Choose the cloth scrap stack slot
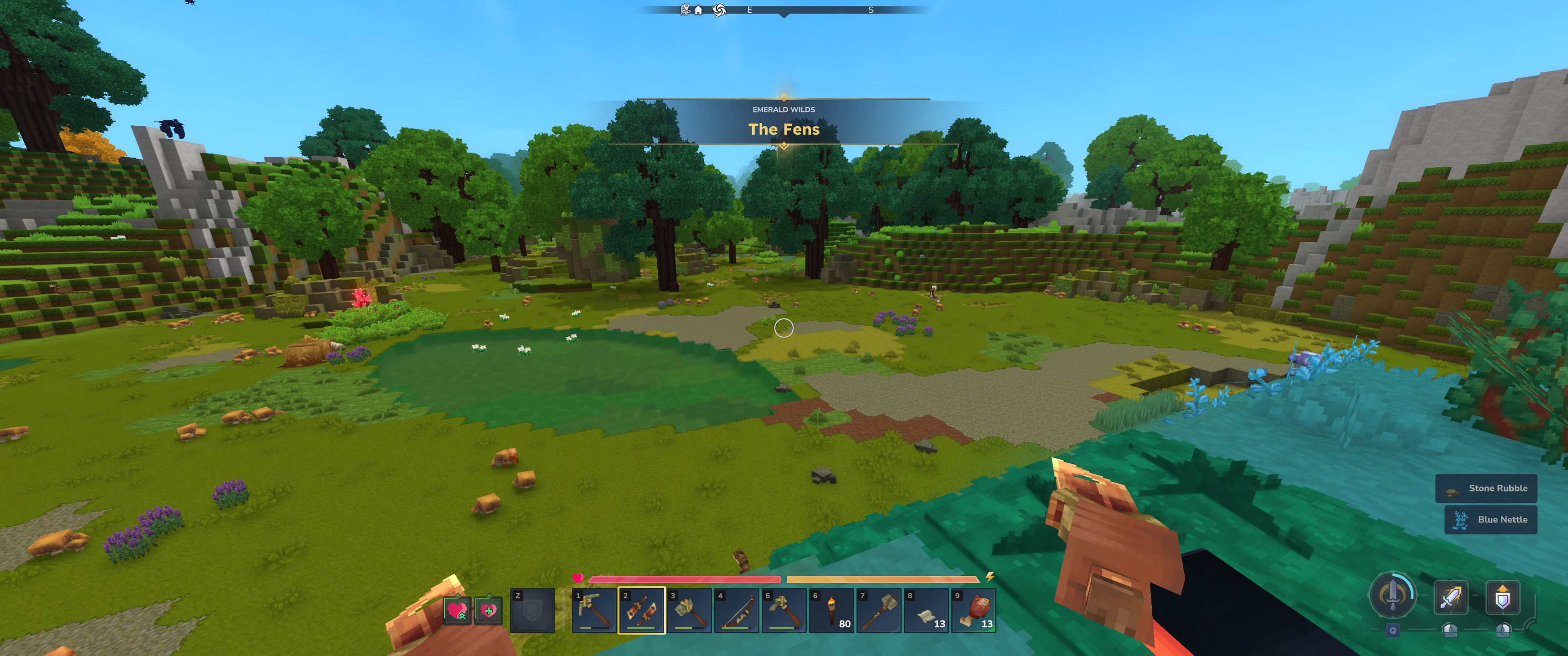 point(926,610)
